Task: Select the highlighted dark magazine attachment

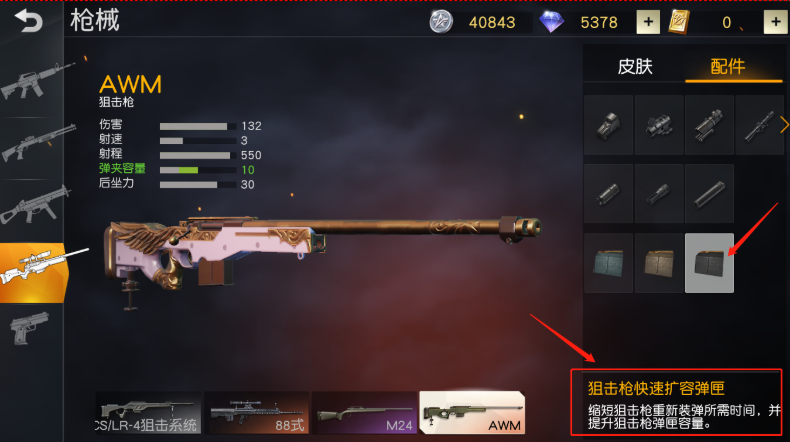Action: [x=709, y=263]
